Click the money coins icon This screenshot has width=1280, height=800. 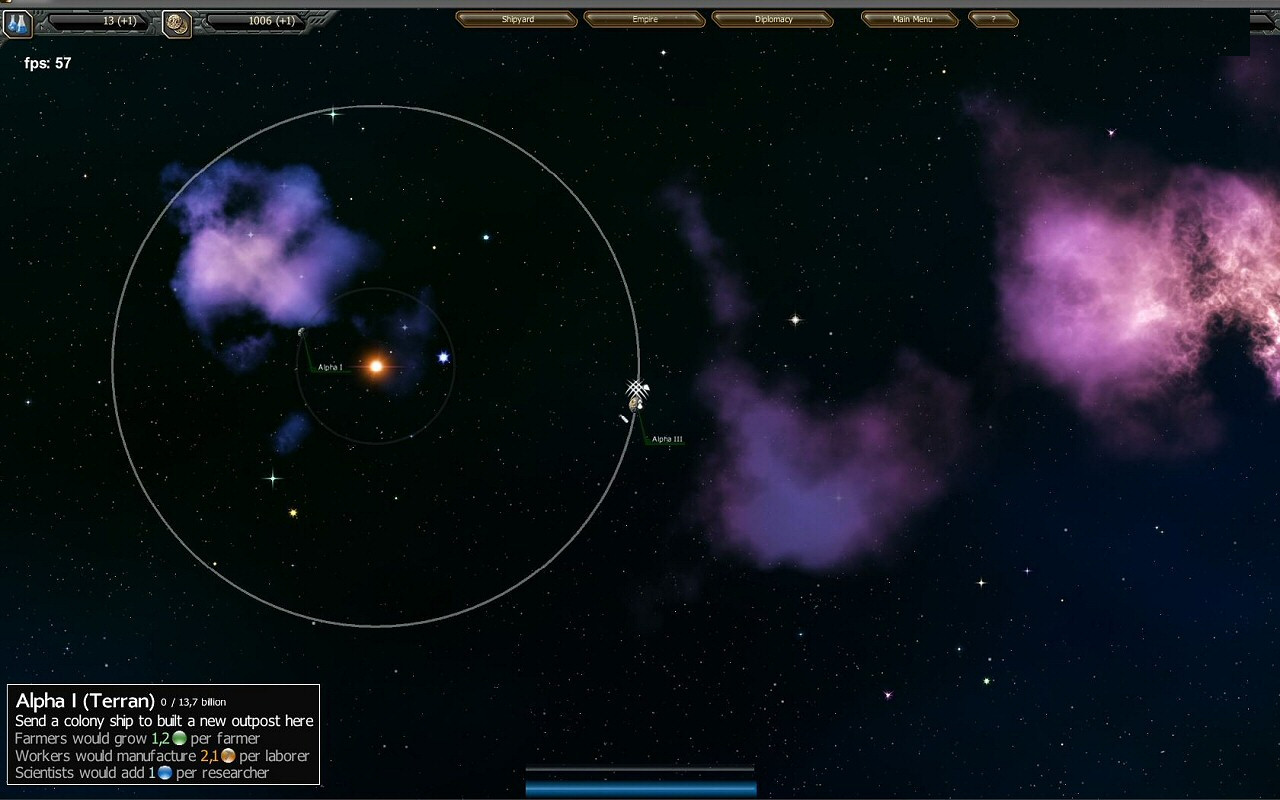point(177,24)
